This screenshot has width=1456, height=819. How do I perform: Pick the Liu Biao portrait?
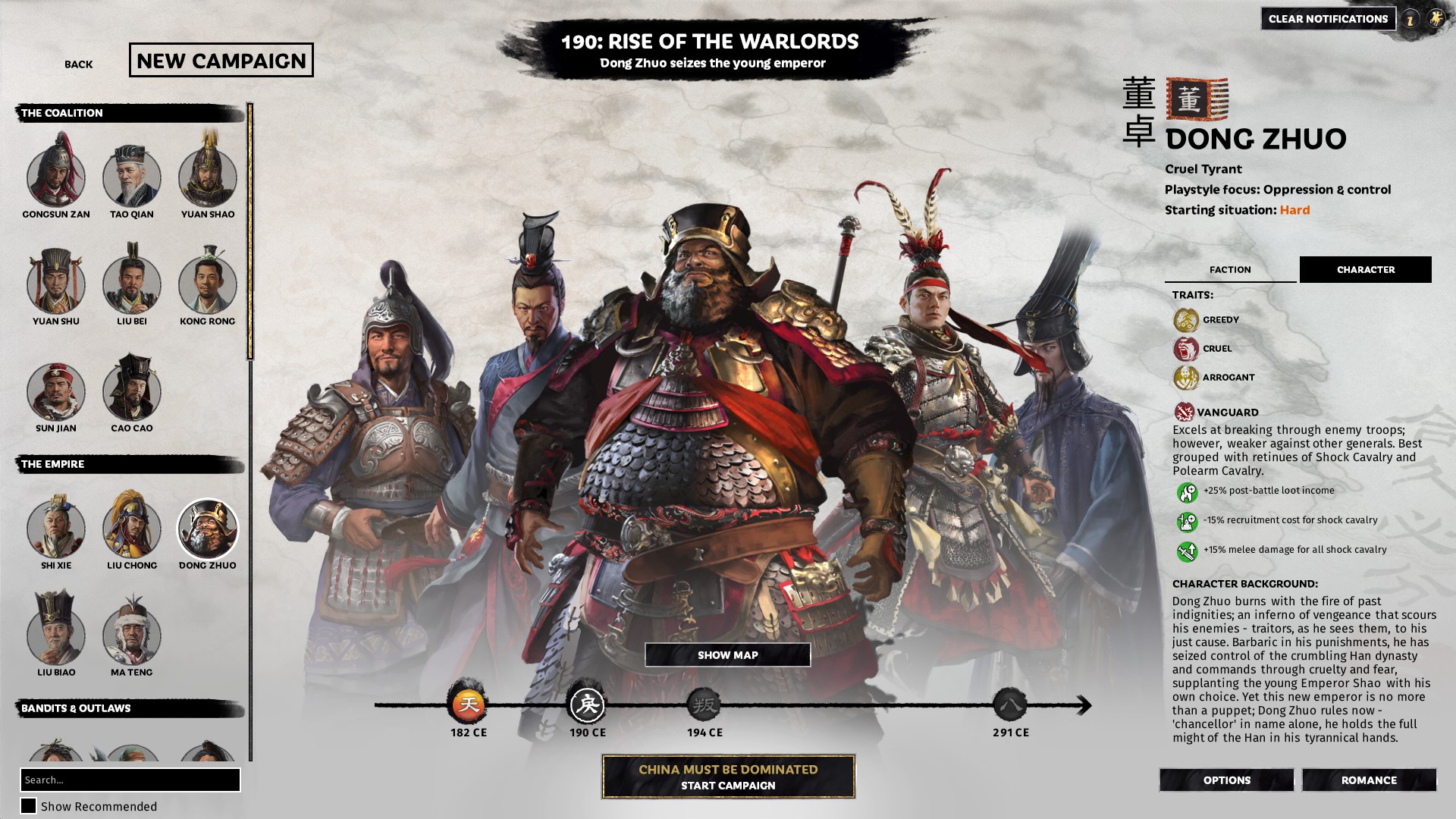(56, 635)
